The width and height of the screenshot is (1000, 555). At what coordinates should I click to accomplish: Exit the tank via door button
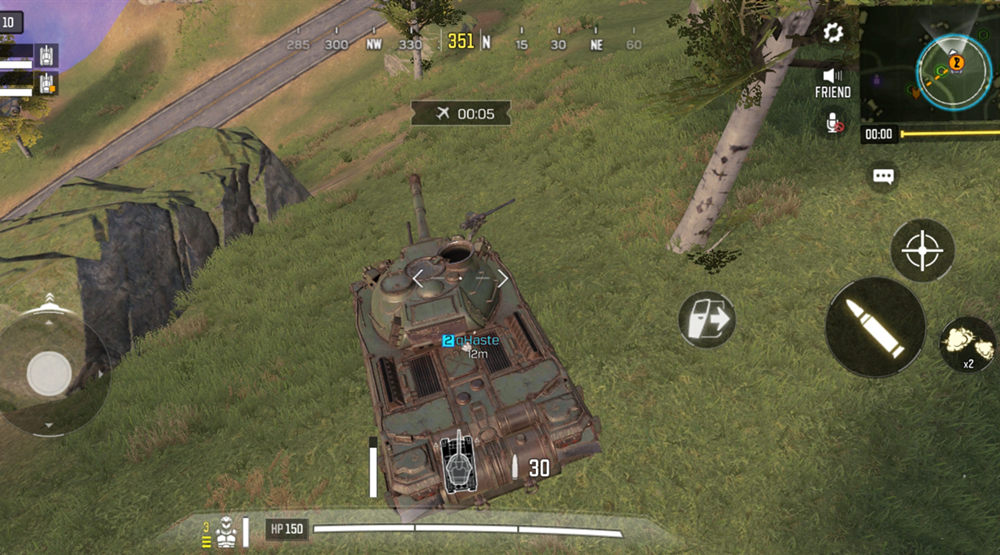(x=707, y=320)
